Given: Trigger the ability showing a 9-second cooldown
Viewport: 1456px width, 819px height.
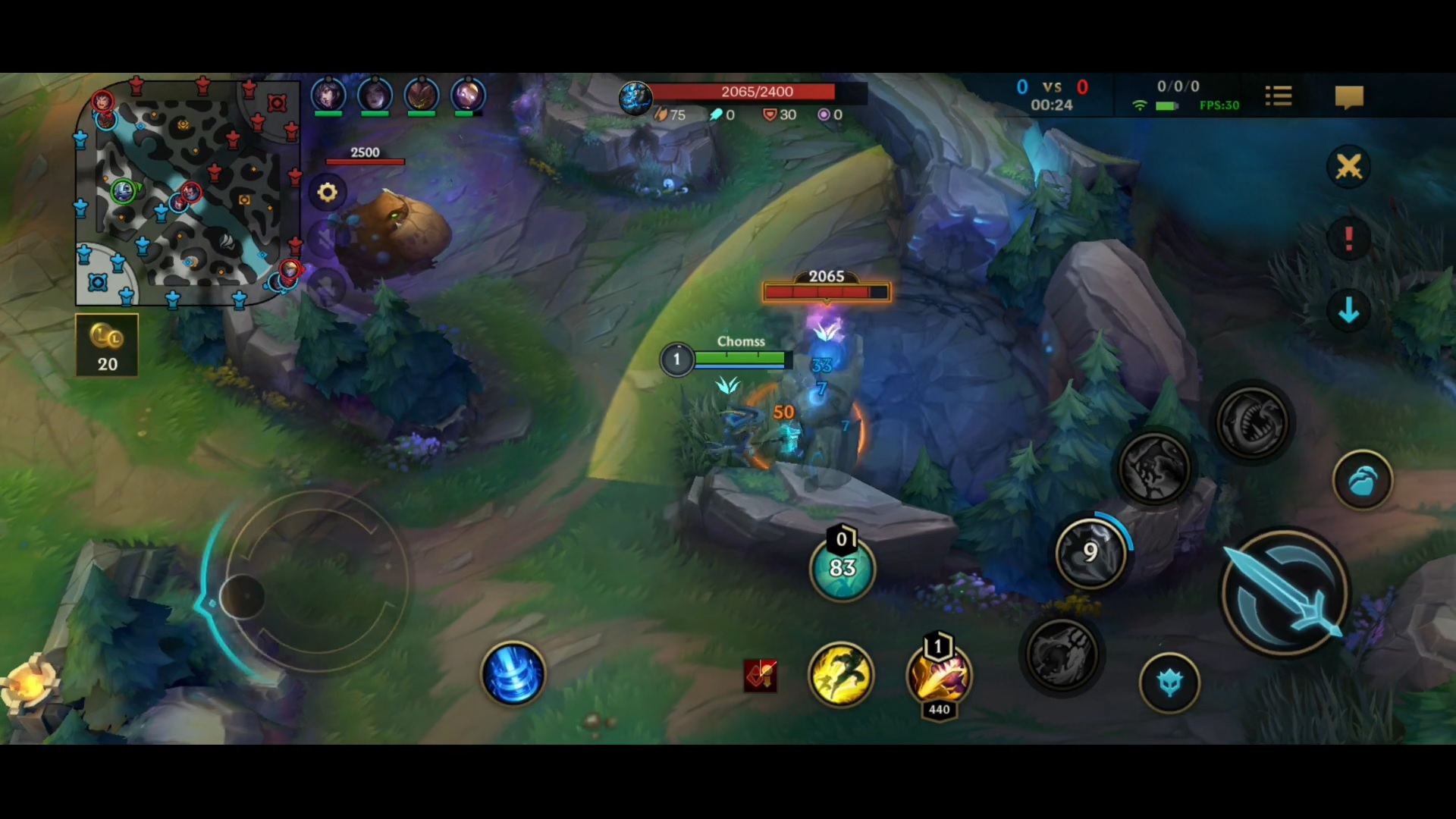Looking at the screenshot, I should (x=1090, y=552).
